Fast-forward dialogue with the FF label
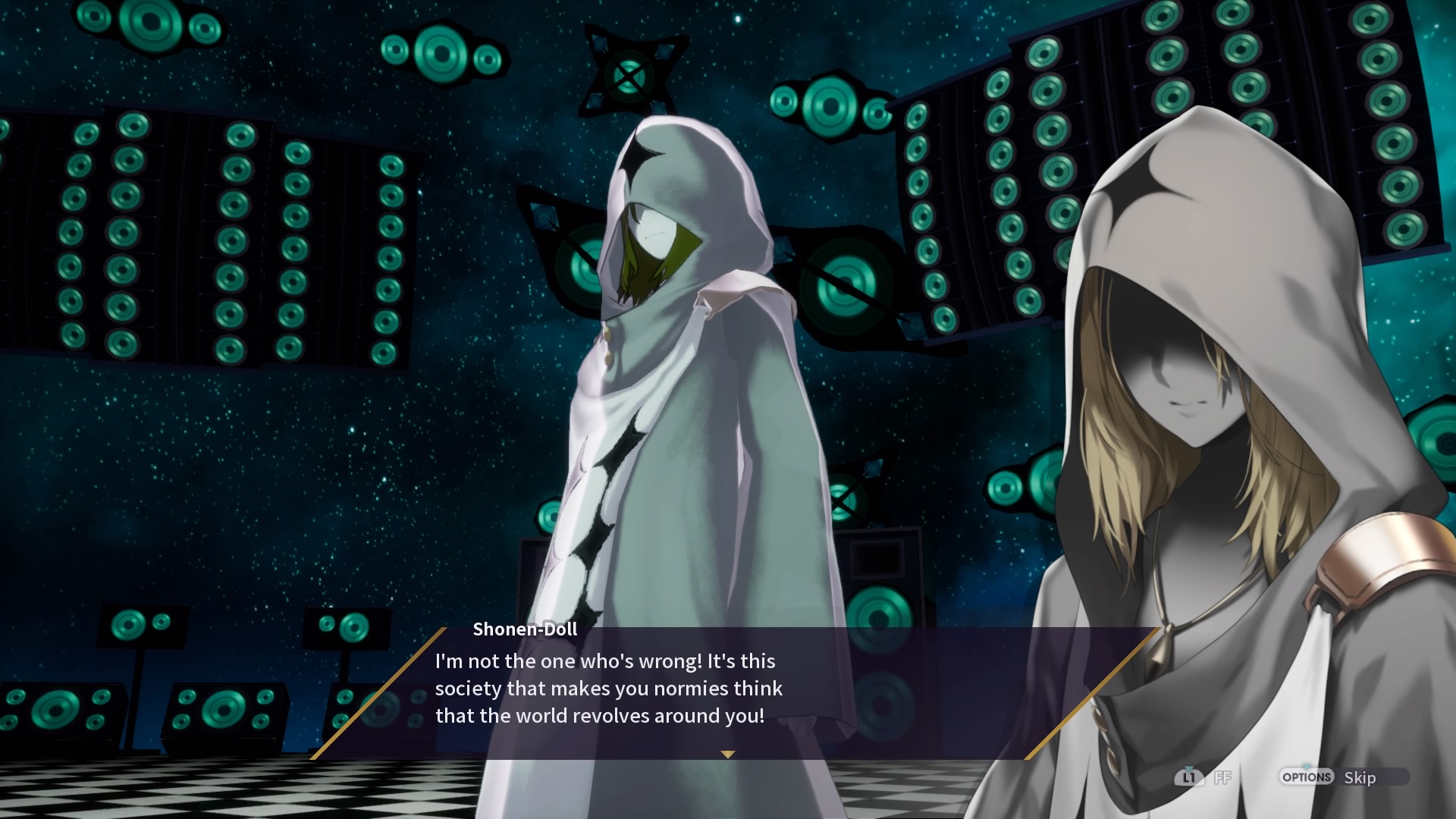 [1222, 778]
